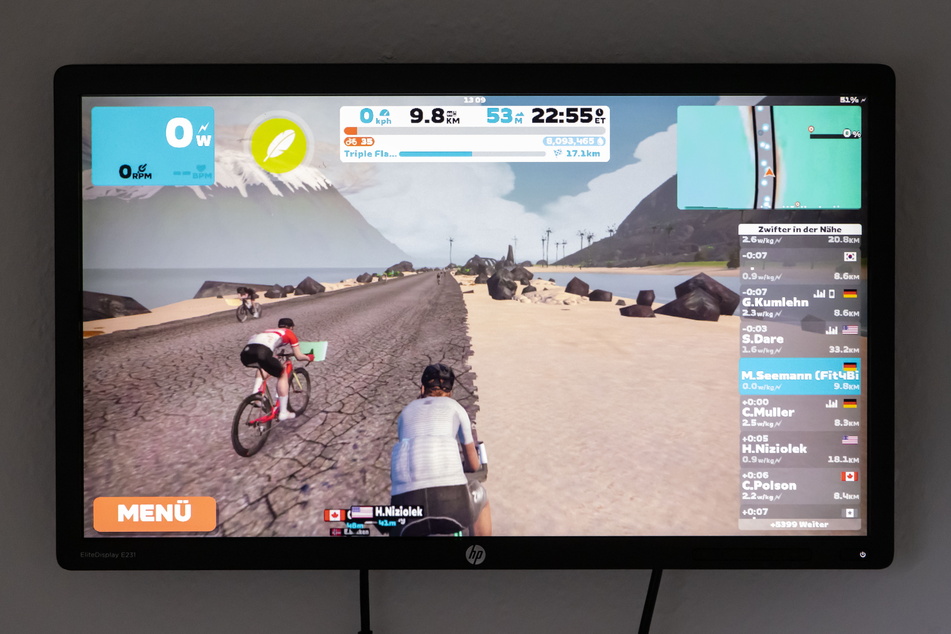Click the route minimap

click(x=768, y=157)
